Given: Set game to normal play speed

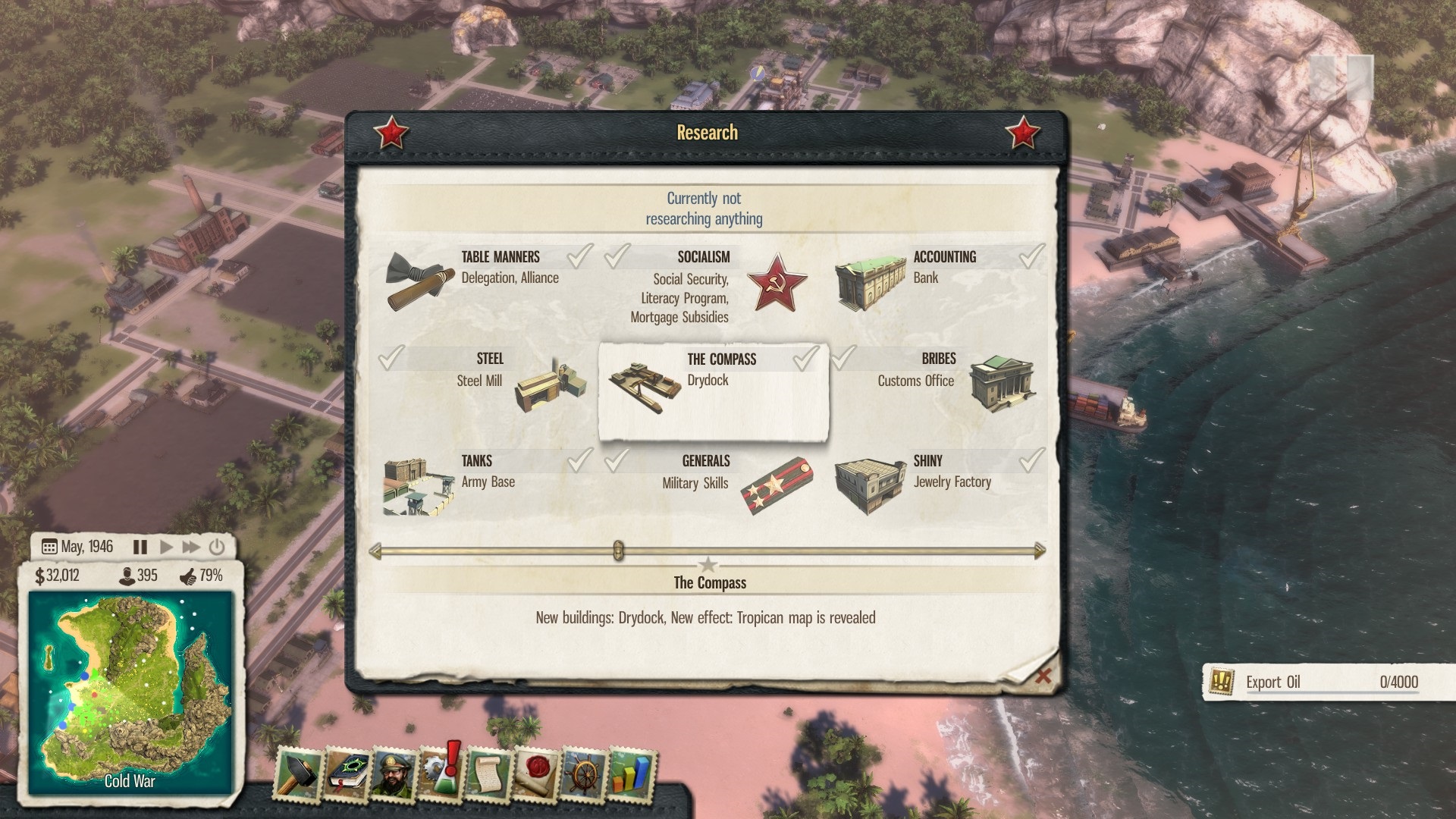Looking at the screenshot, I should click(x=166, y=547).
